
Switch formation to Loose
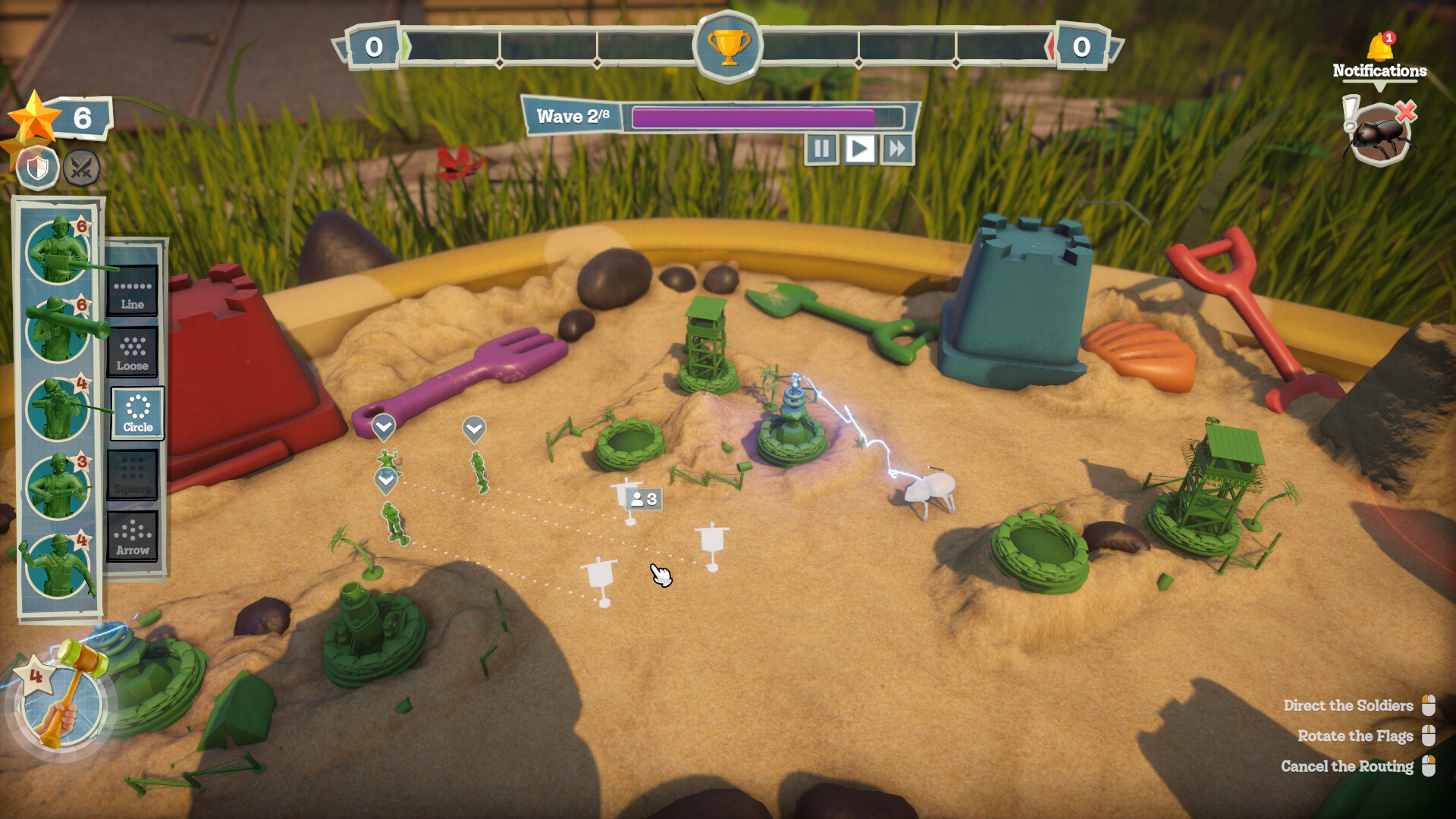[133, 353]
